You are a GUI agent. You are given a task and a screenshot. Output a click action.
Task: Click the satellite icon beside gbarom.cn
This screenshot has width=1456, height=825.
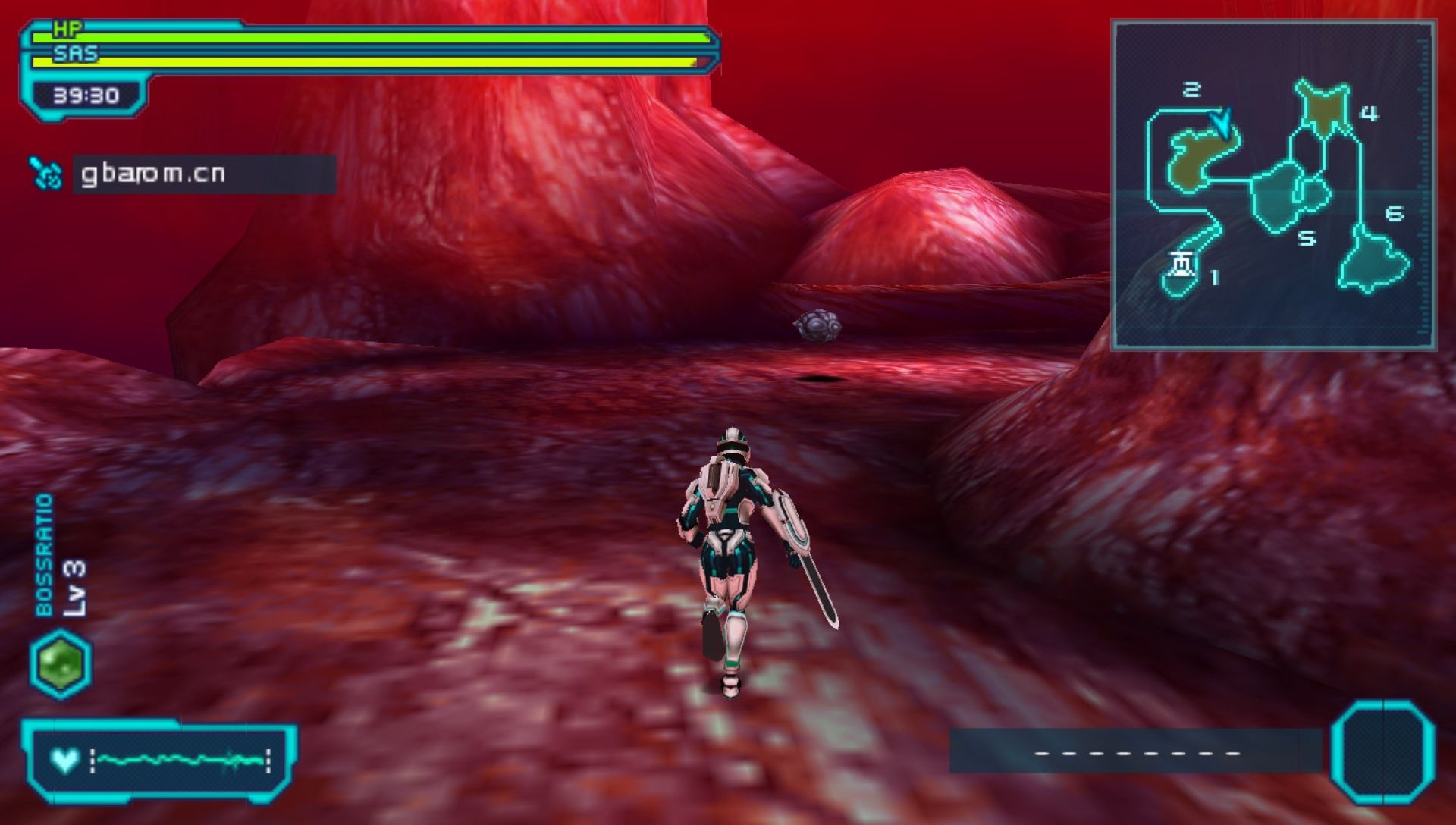point(46,174)
